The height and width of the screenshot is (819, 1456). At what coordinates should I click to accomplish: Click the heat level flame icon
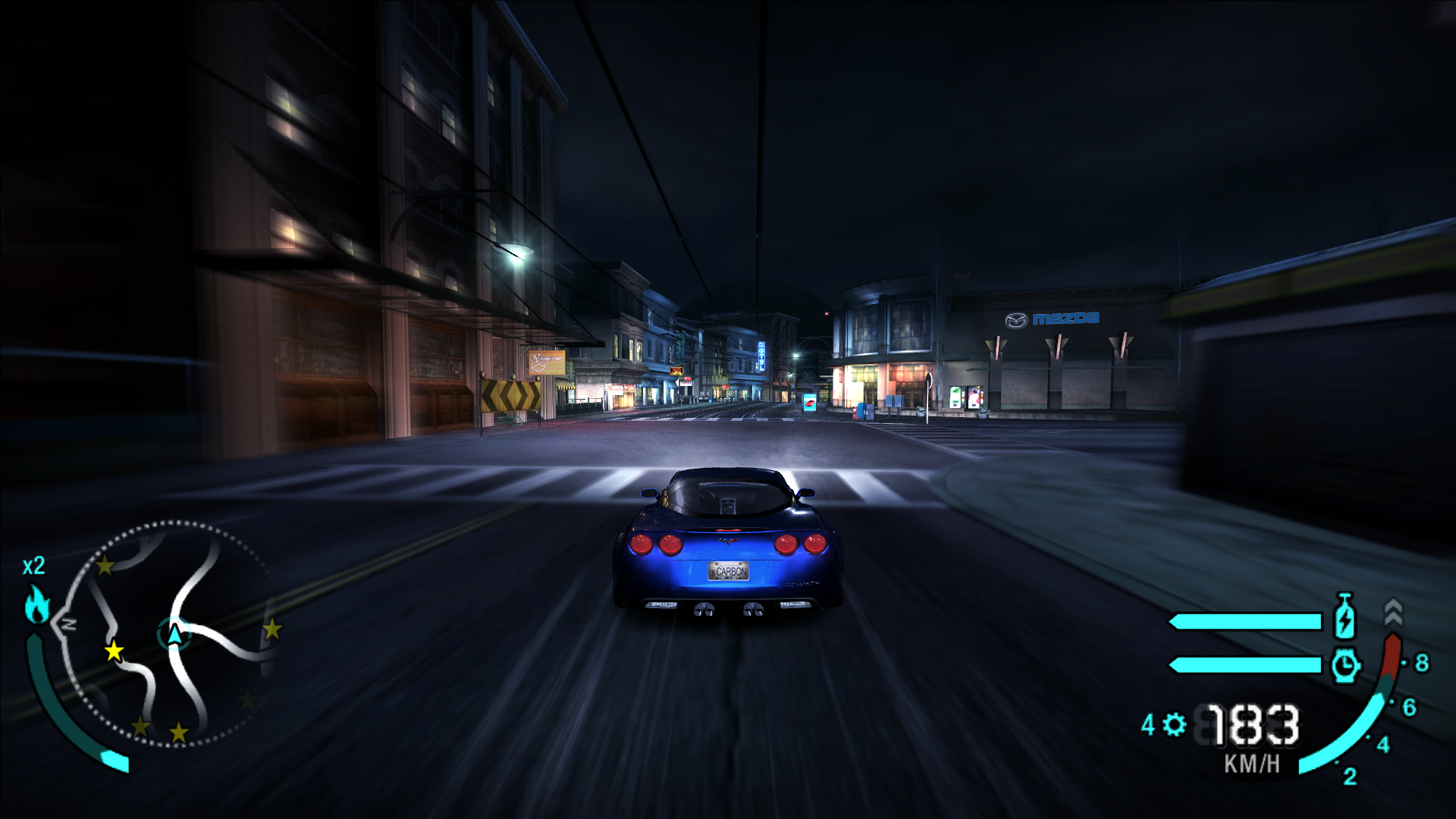(x=36, y=603)
